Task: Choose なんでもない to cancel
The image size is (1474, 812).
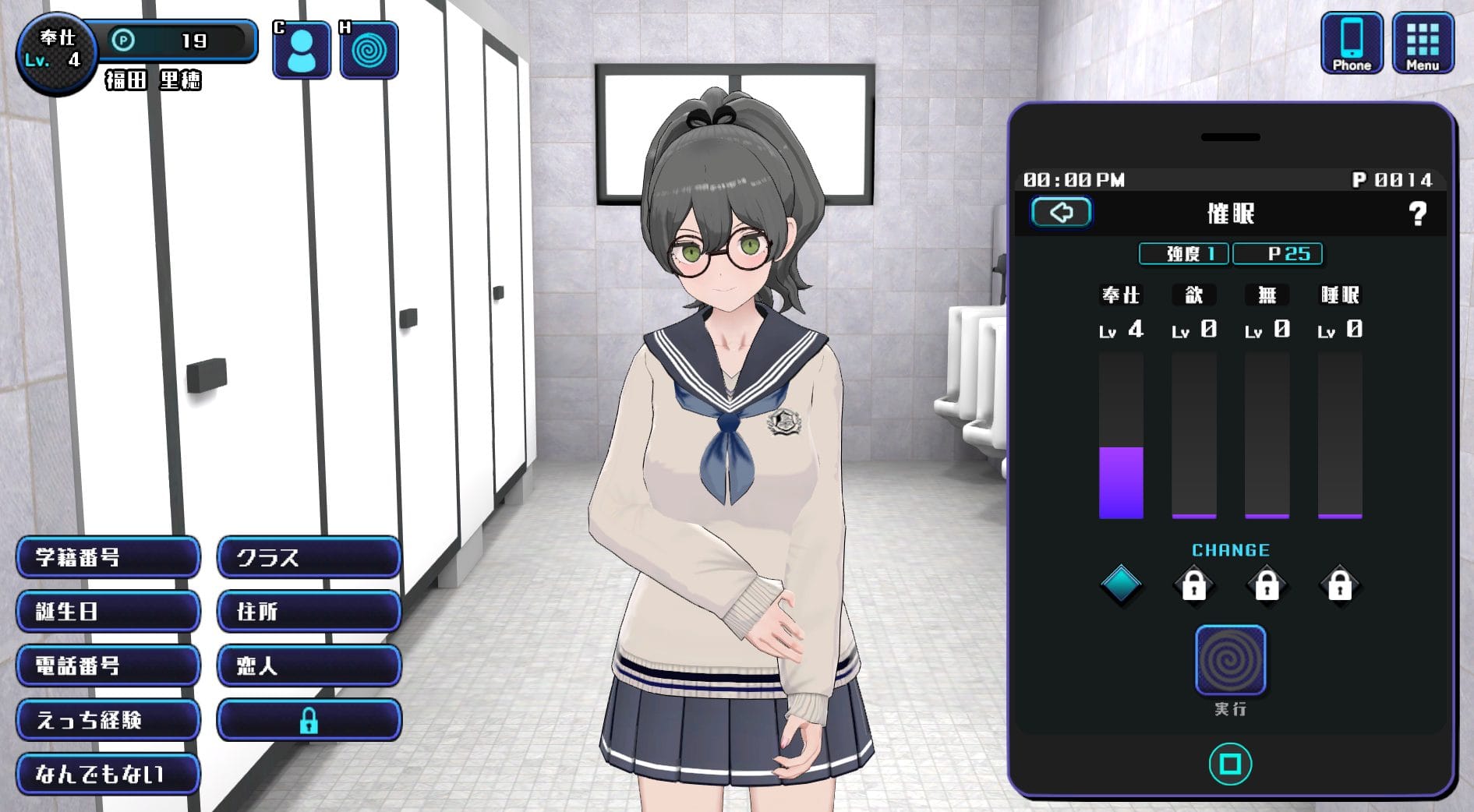Action: [x=108, y=774]
